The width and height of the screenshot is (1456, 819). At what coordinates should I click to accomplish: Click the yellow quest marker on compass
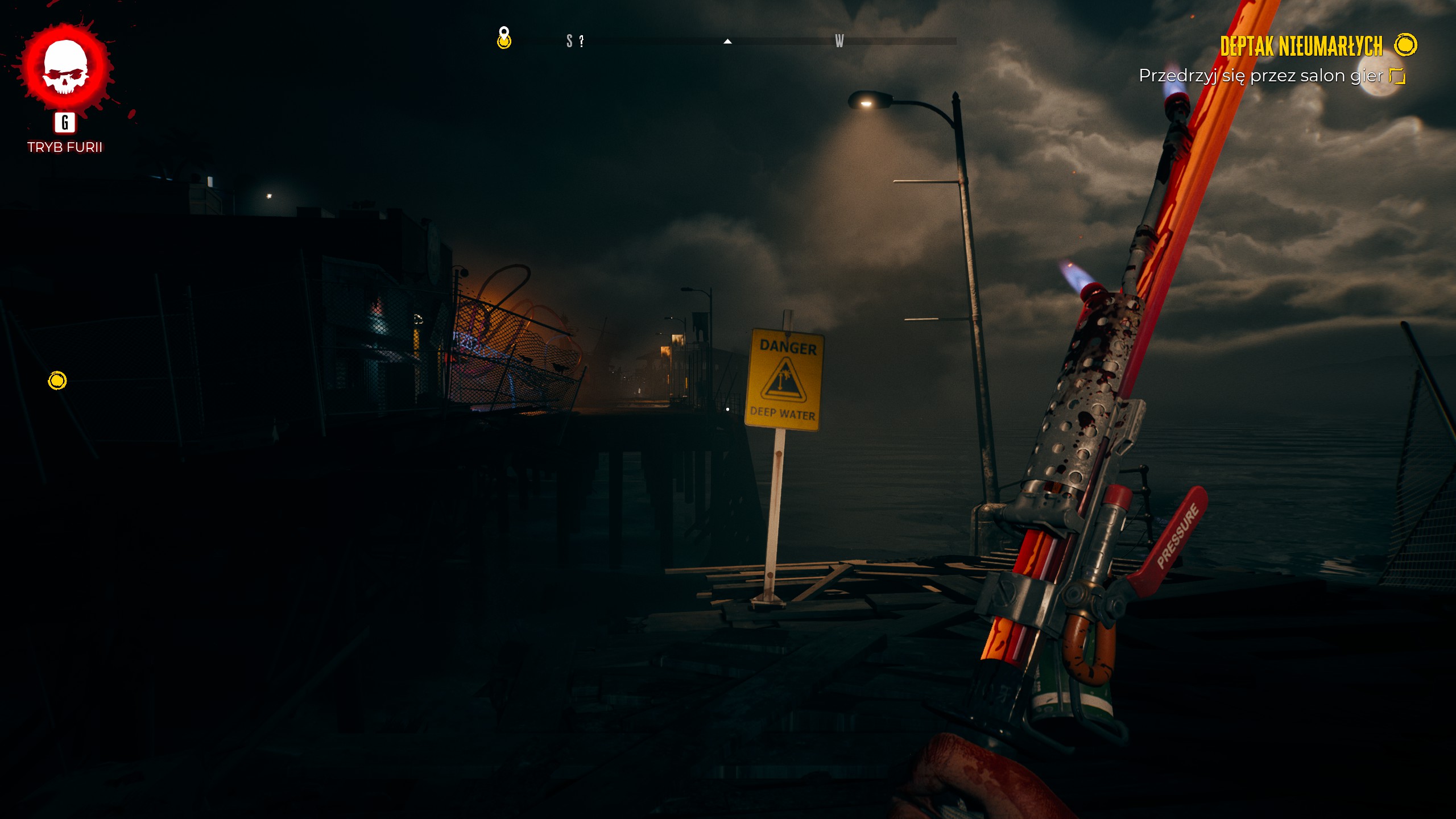(x=504, y=39)
